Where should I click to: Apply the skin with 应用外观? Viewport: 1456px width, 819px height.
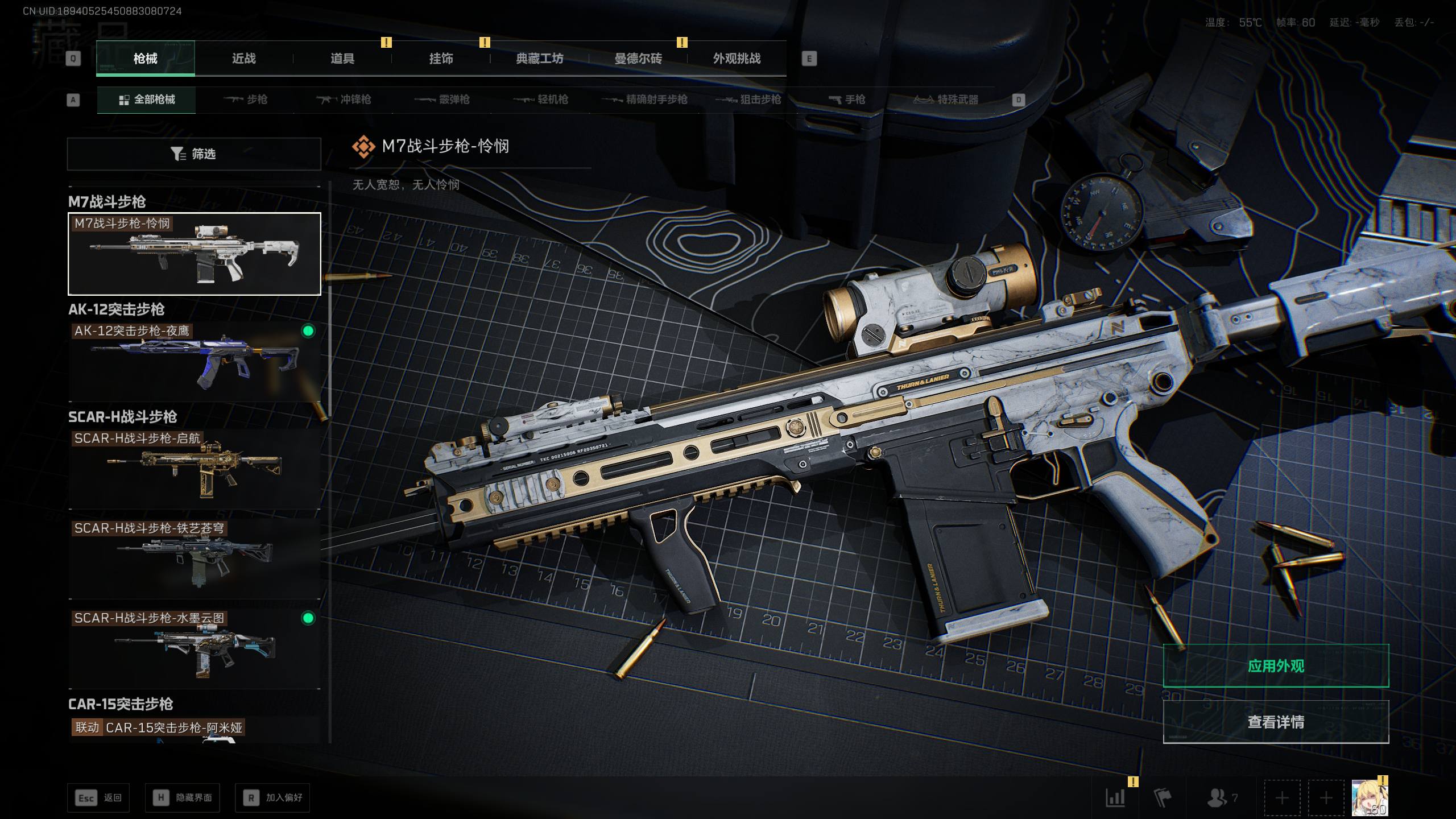[x=1276, y=666]
